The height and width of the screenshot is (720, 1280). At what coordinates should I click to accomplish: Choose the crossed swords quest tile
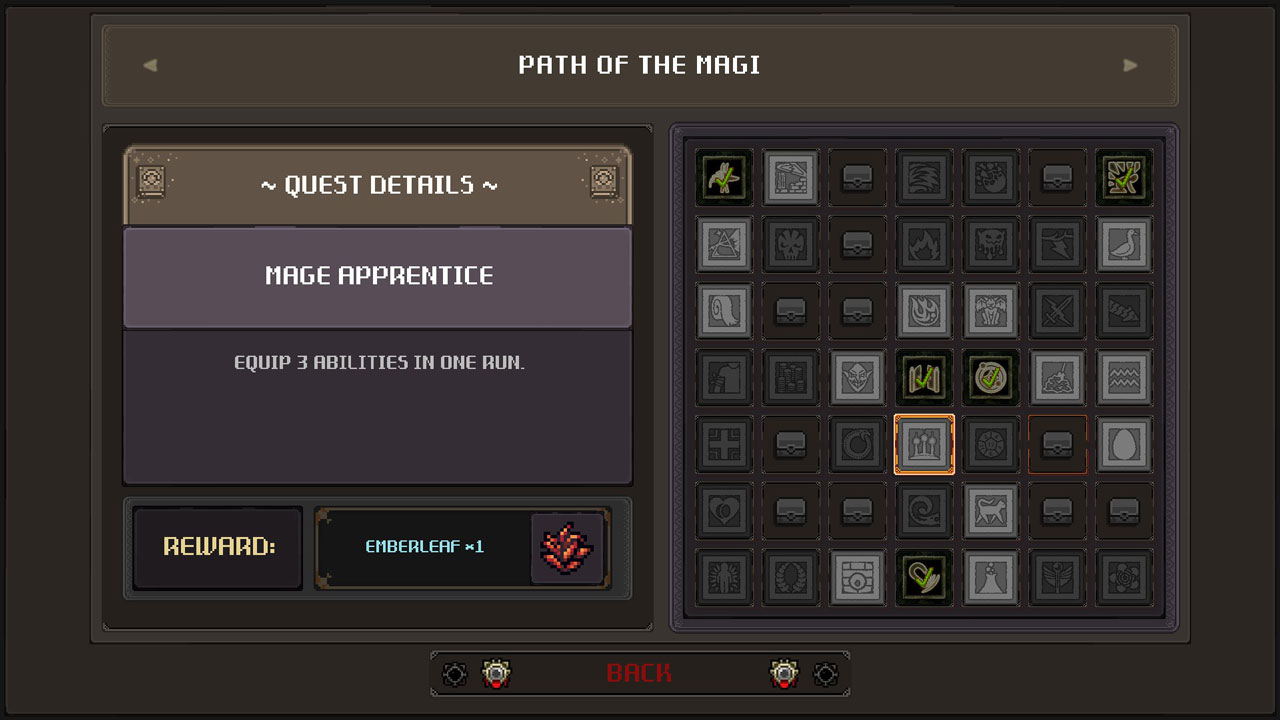coord(1057,310)
